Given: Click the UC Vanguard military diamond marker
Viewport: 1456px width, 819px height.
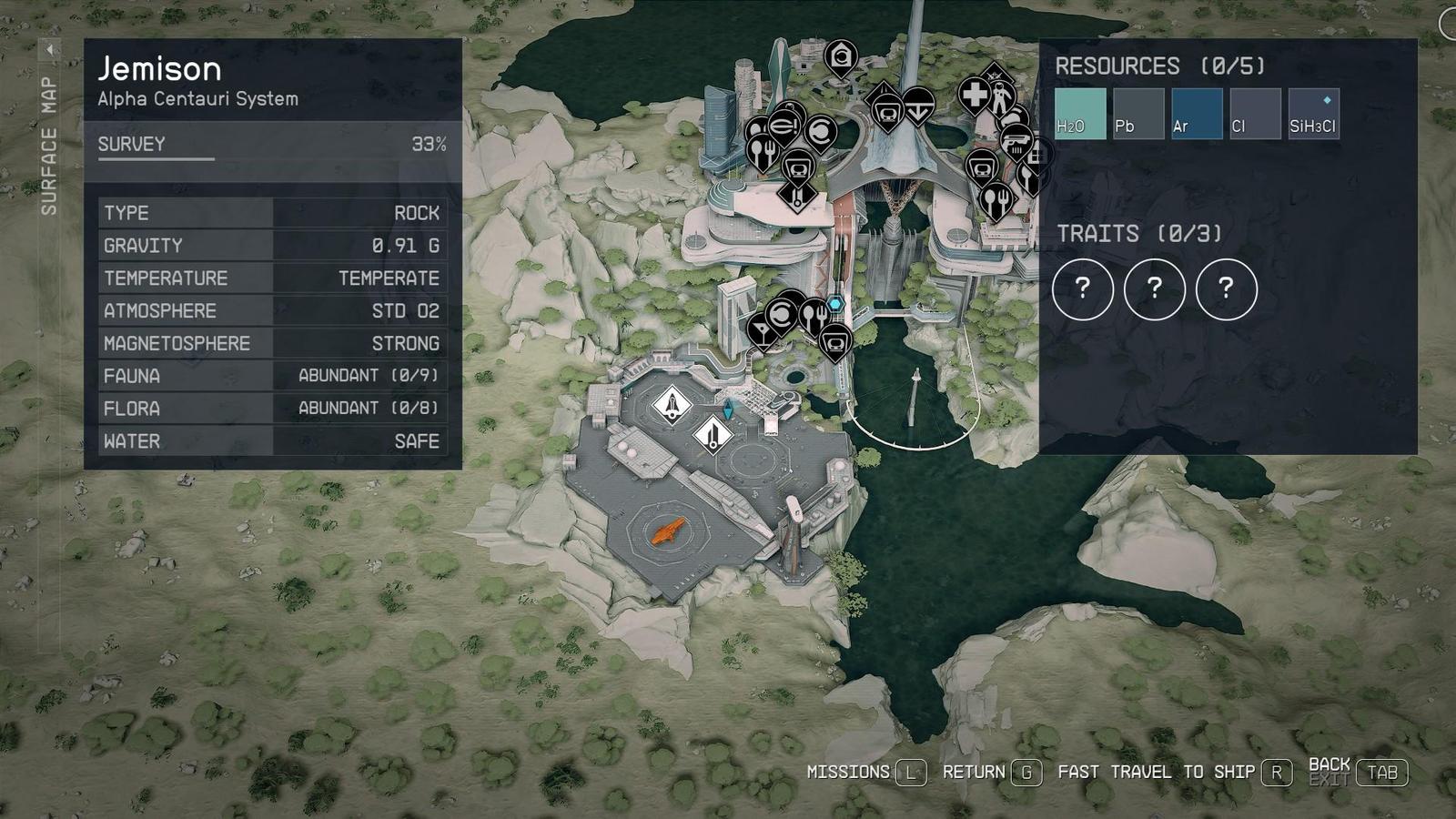Looking at the screenshot, I should coord(996,76).
